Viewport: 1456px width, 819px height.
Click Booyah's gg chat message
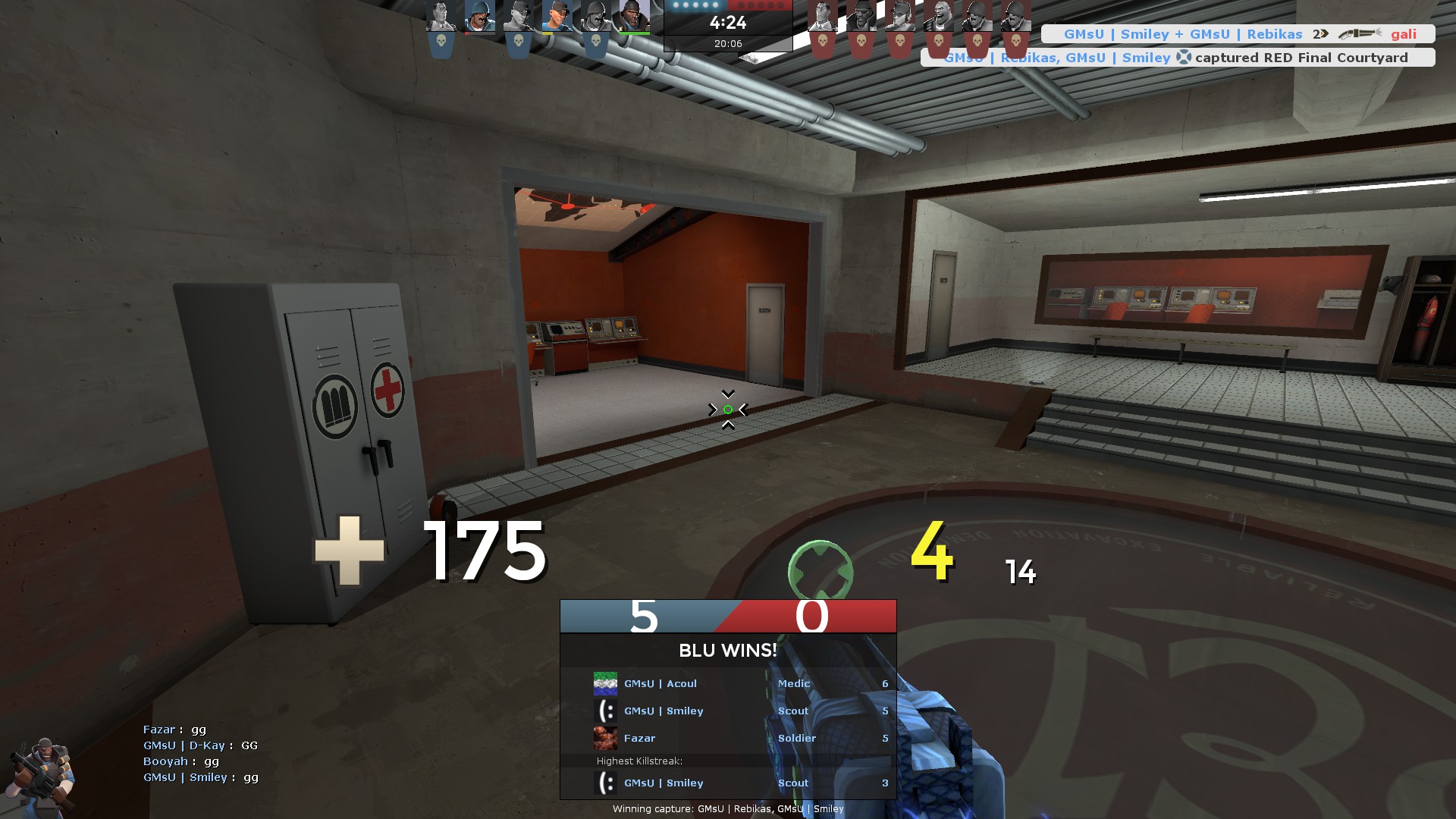pyautogui.click(x=181, y=761)
